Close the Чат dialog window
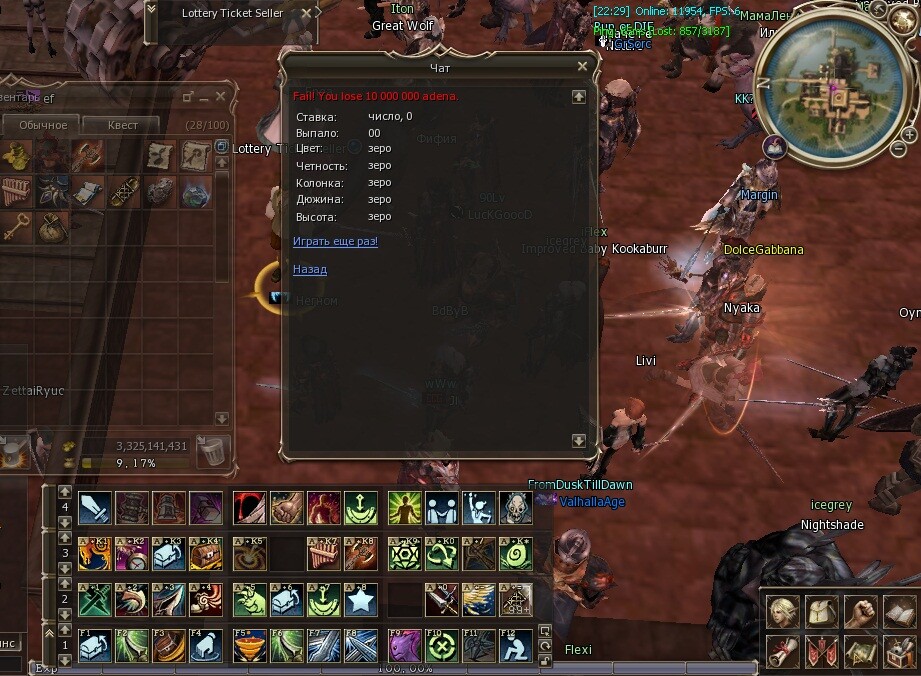The width and height of the screenshot is (921, 676). [x=583, y=67]
